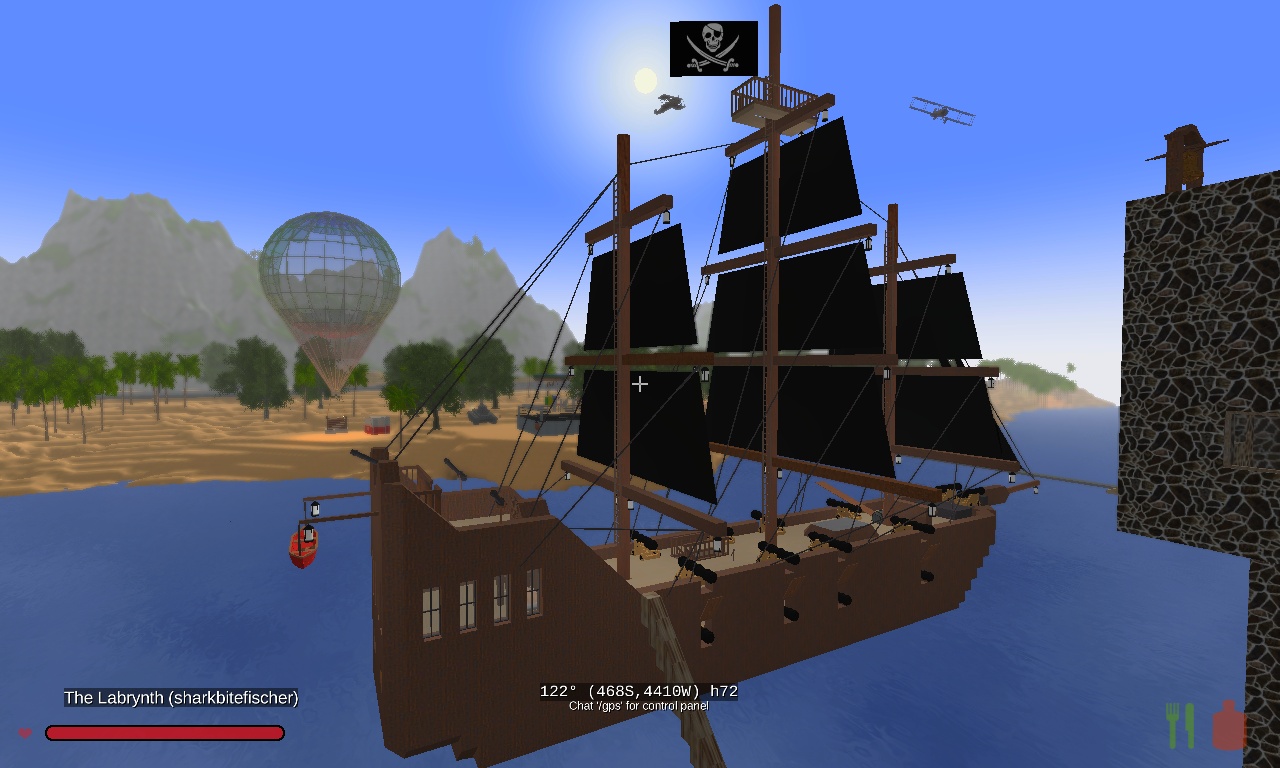This screenshot has height=768, width=1280.
Task: Select the Labrynth area name label
Action: click(181, 698)
